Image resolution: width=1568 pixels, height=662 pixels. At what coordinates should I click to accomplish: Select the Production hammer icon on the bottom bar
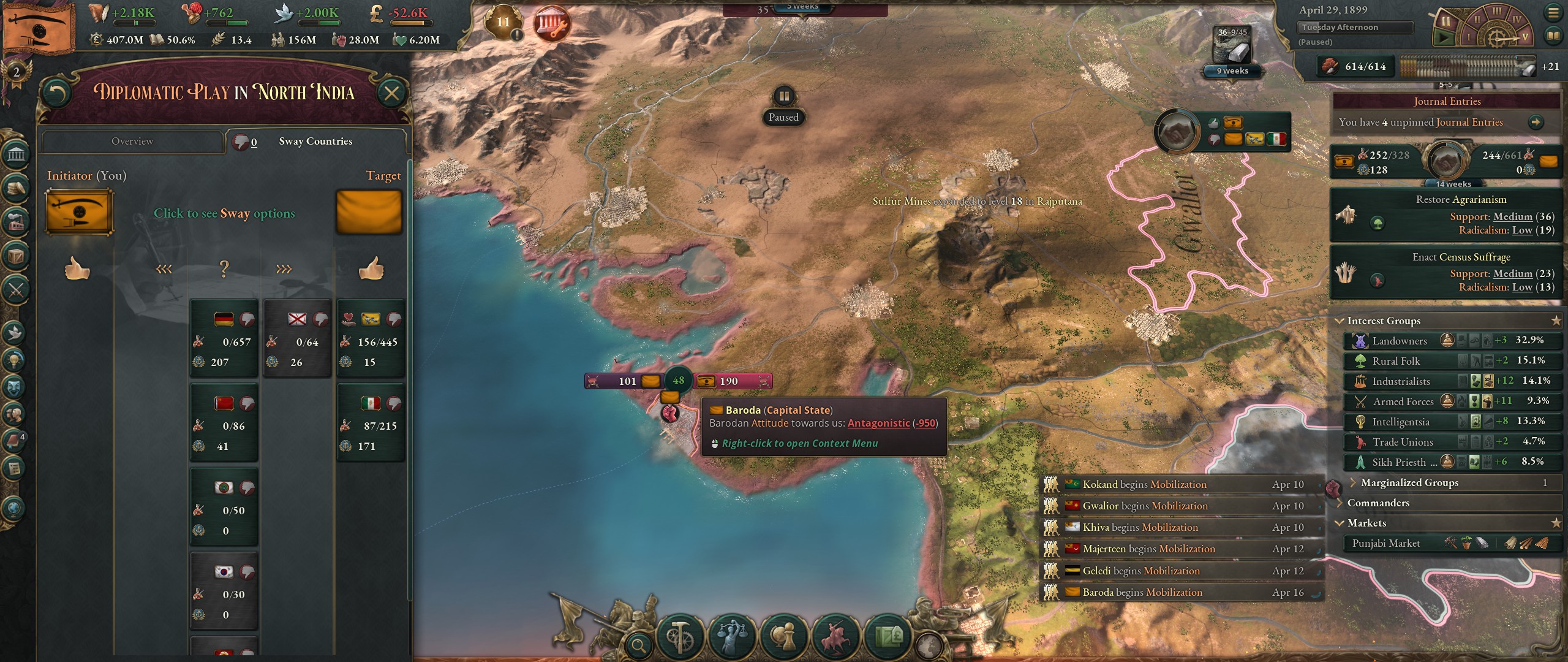pyautogui.click(x=680, y=637)
